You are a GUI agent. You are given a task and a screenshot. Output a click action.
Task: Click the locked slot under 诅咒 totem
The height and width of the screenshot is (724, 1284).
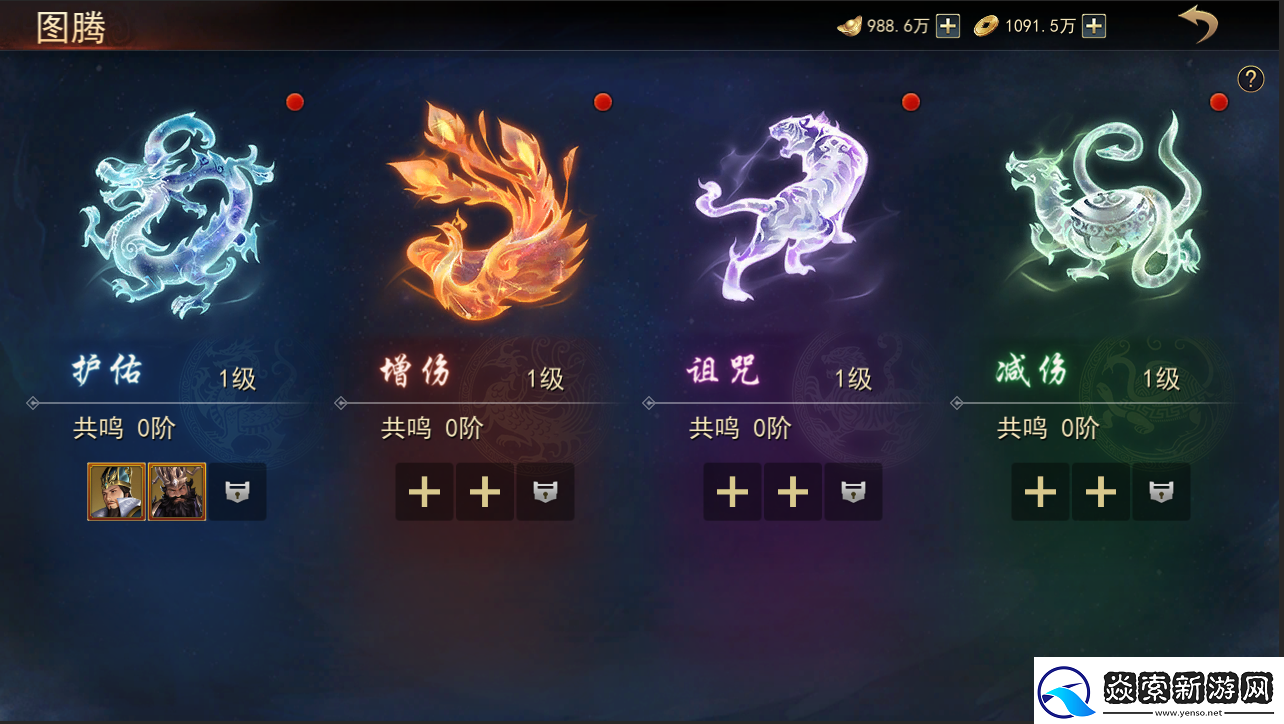click(853, 491)
